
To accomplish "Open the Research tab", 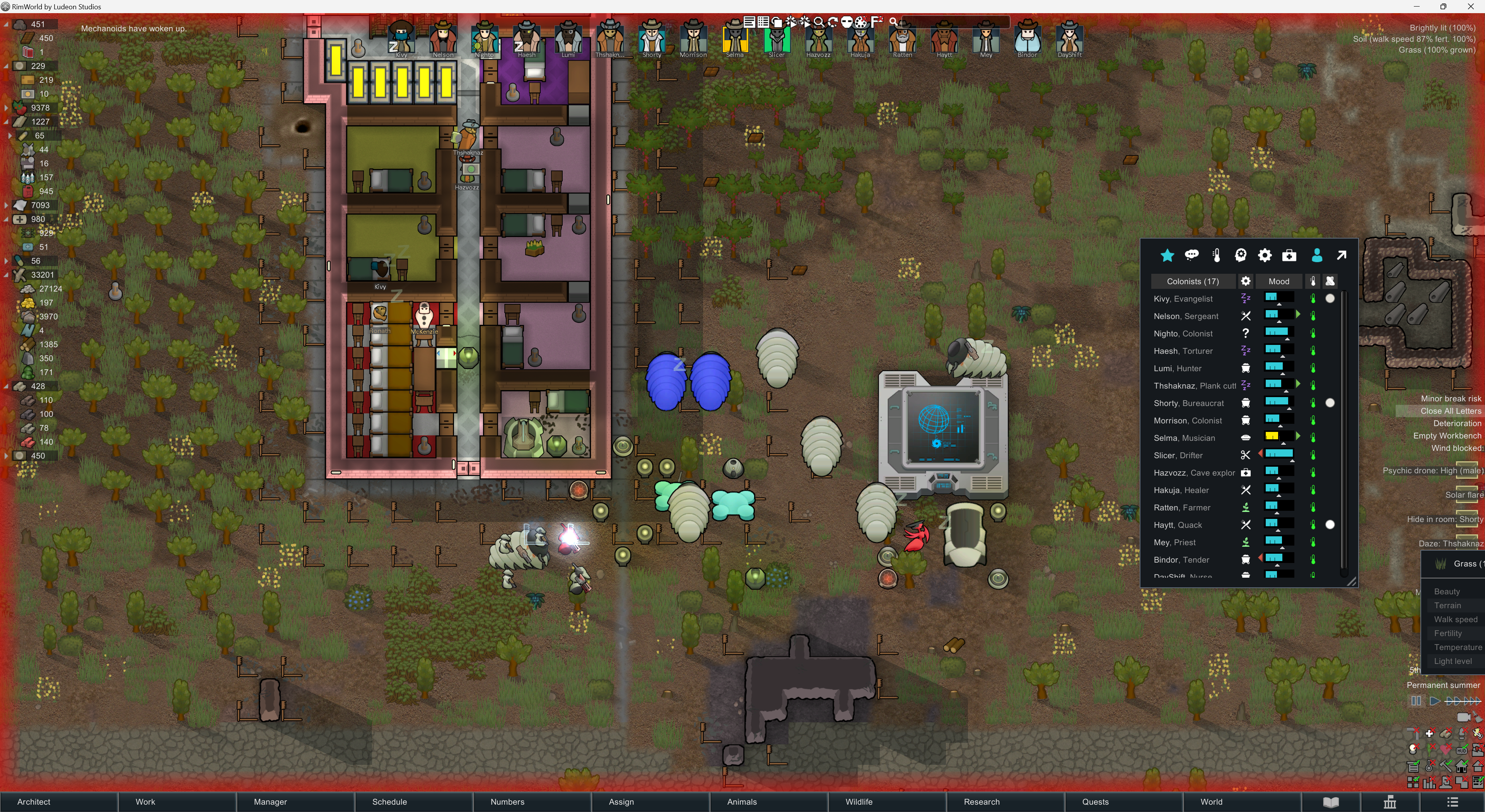I will tap(981, 802).
